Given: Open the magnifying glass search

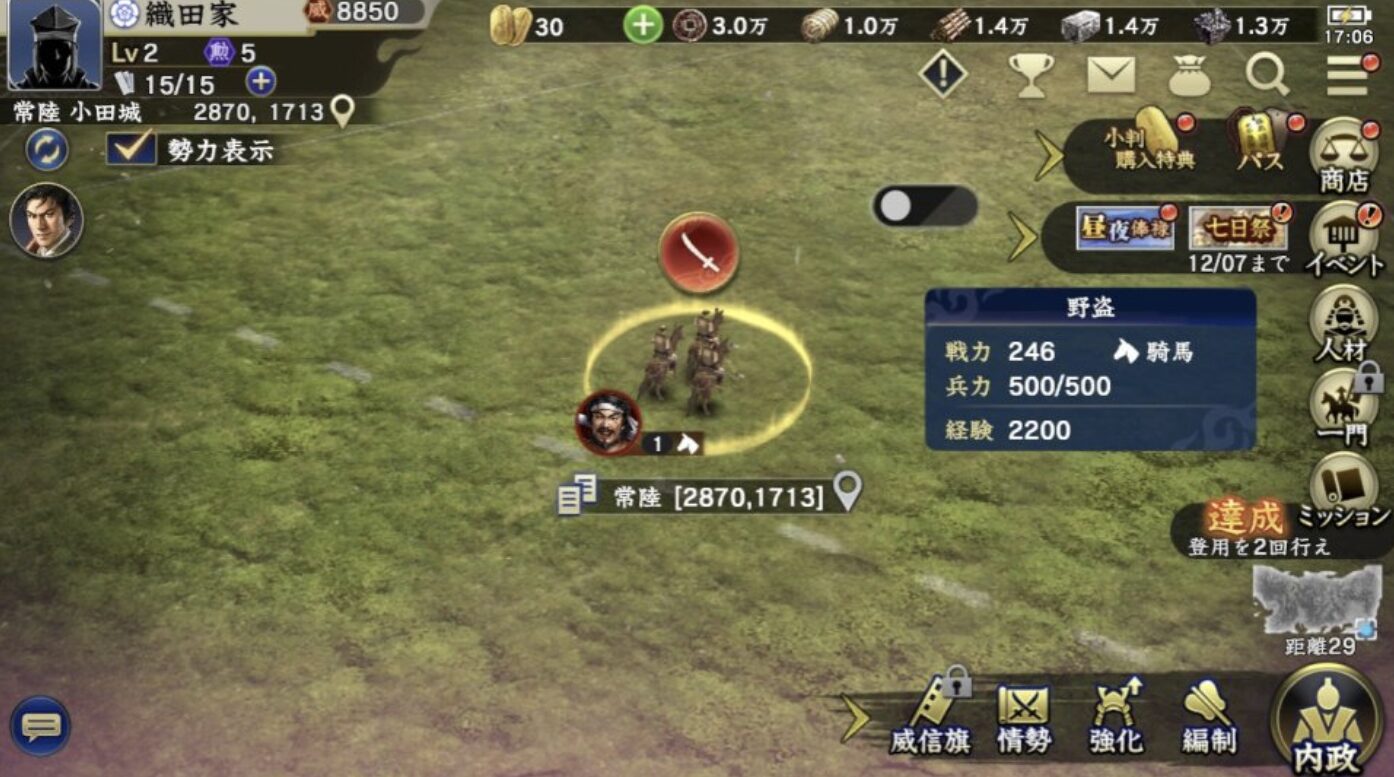Looking at the screenshot, I should pyautogui.click(x=1268, y=74).
